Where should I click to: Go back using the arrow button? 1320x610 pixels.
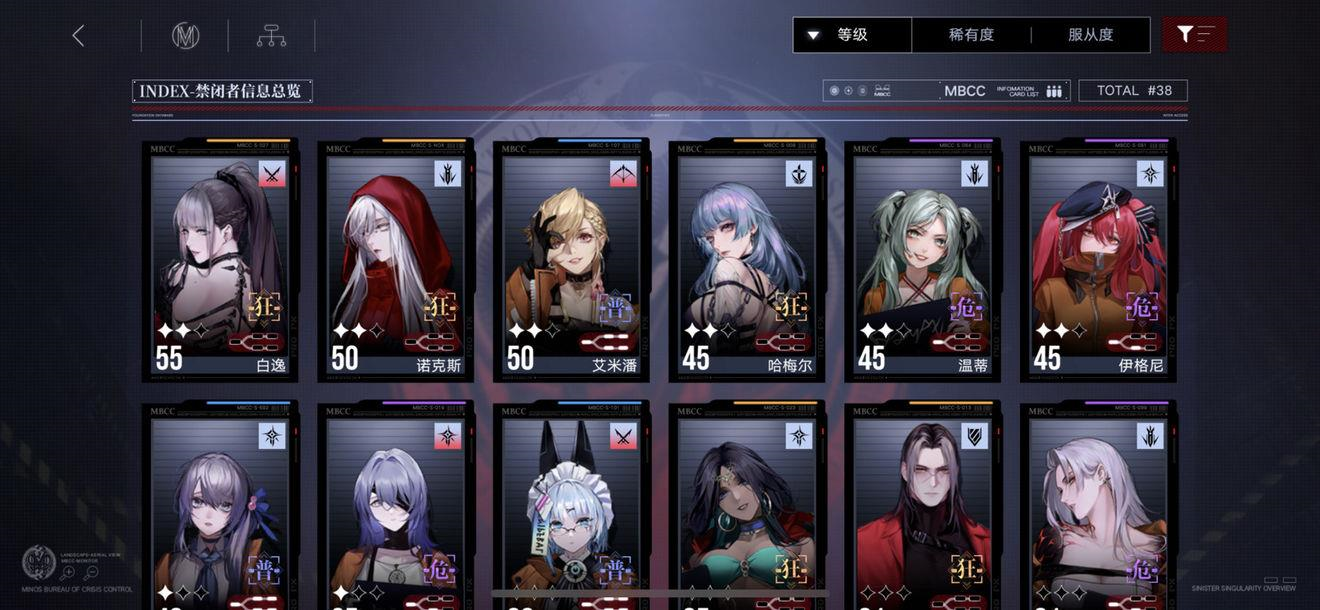pyautogui.click(x=78, y=36)
